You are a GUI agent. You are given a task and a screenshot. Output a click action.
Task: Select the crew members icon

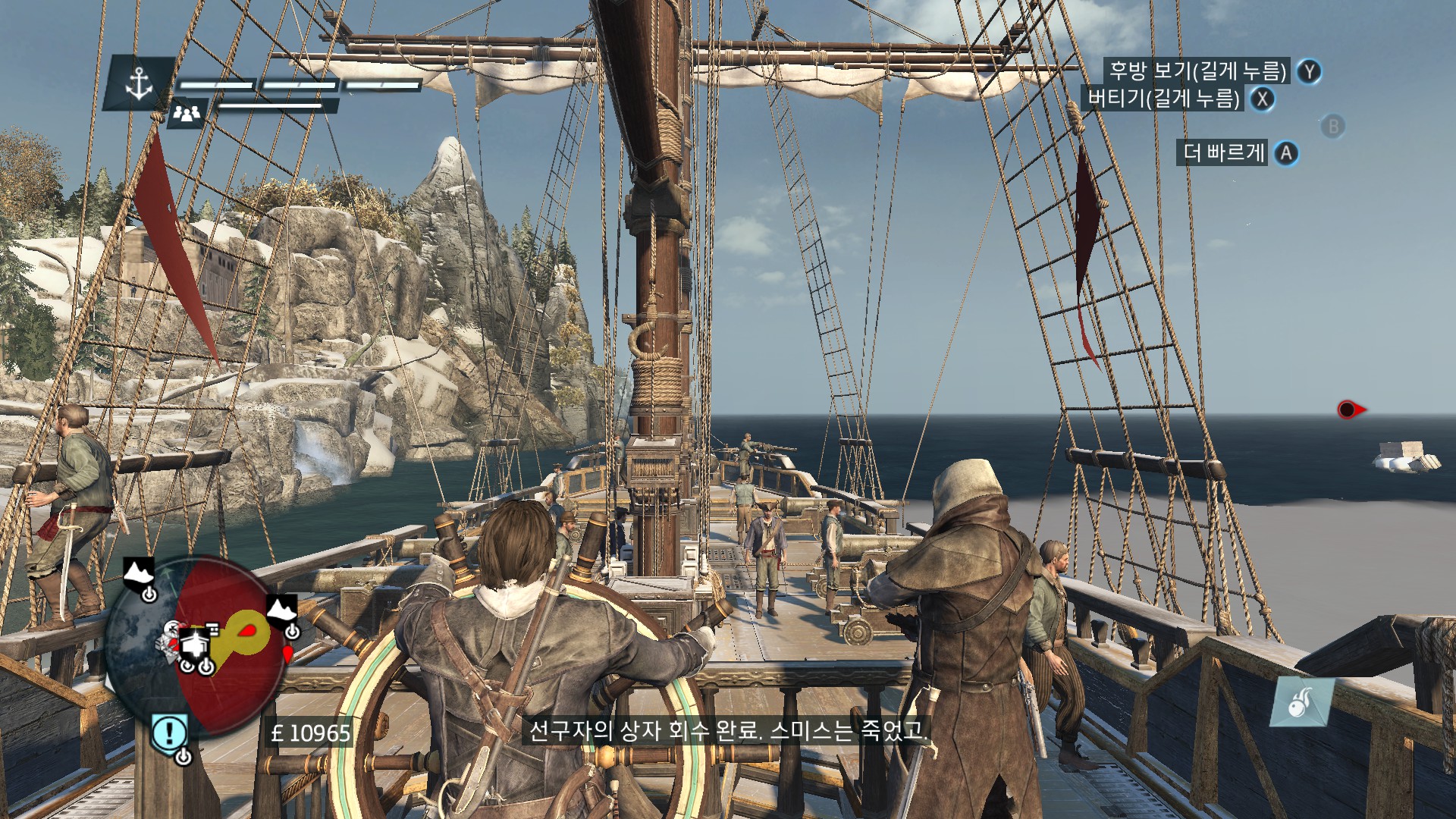[x=187, y=114]
